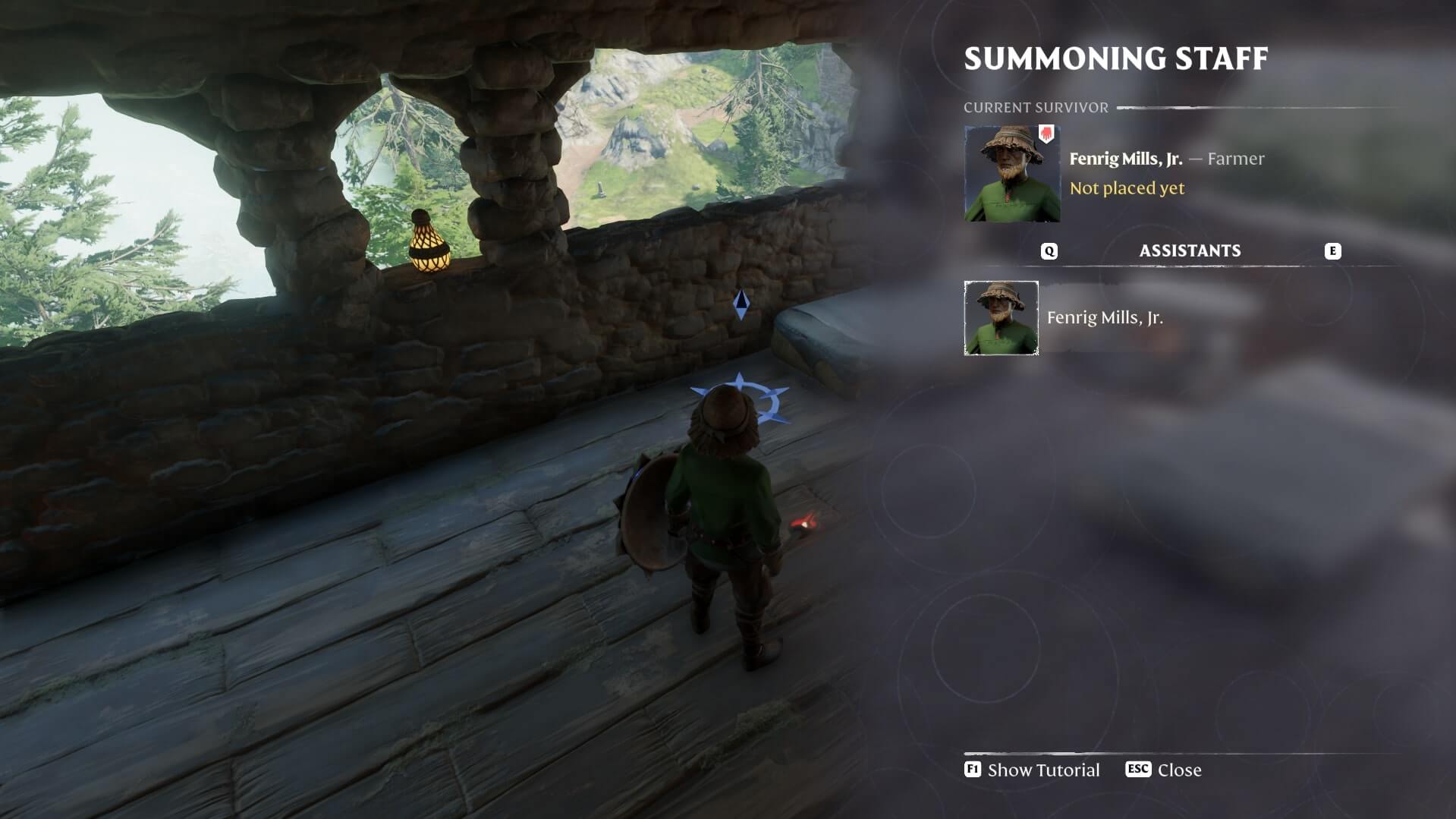Click the current survivor portrait of Fenrig Mills
The height and width of the screenshot is (819, 1456).
coord(1011,175)
